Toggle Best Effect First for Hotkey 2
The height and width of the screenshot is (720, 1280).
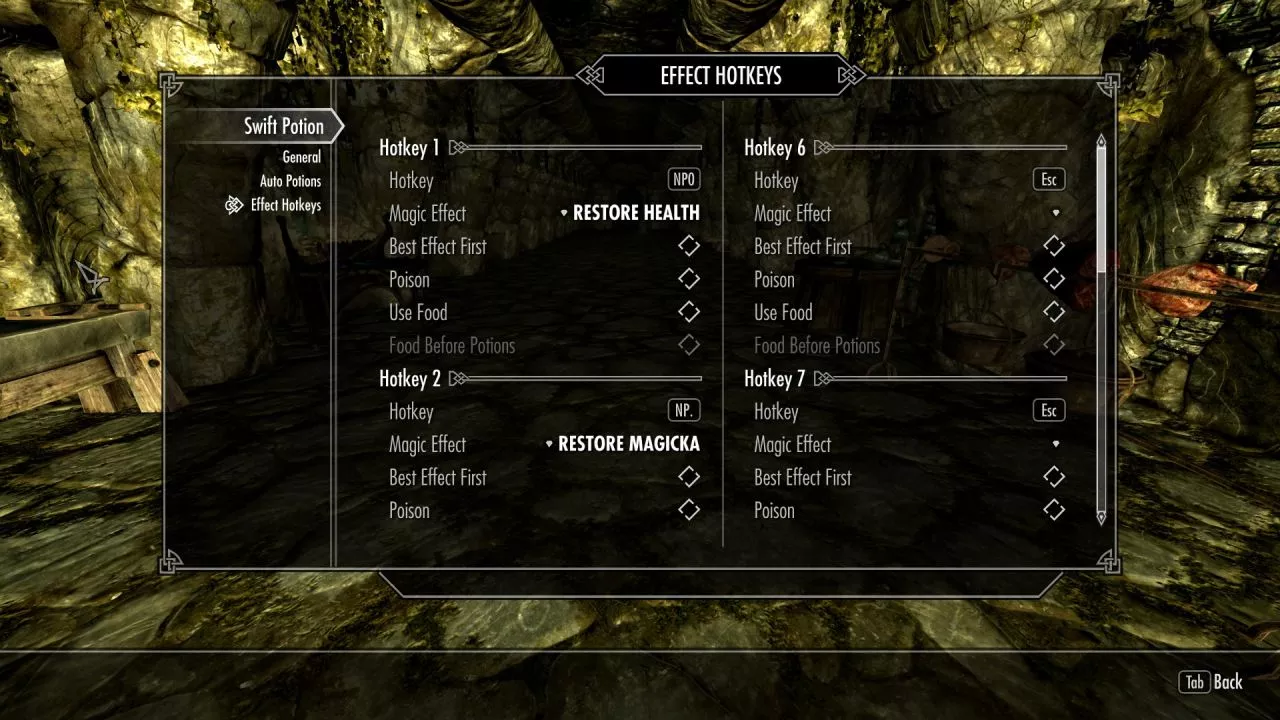pos(689,477)
